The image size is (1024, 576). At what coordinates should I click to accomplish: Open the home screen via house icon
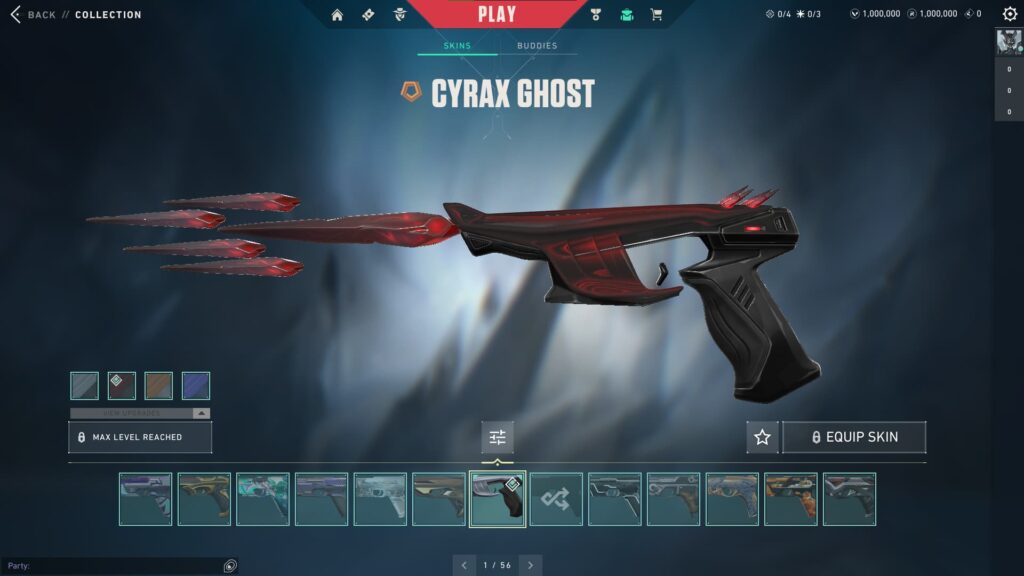point(337,15)
